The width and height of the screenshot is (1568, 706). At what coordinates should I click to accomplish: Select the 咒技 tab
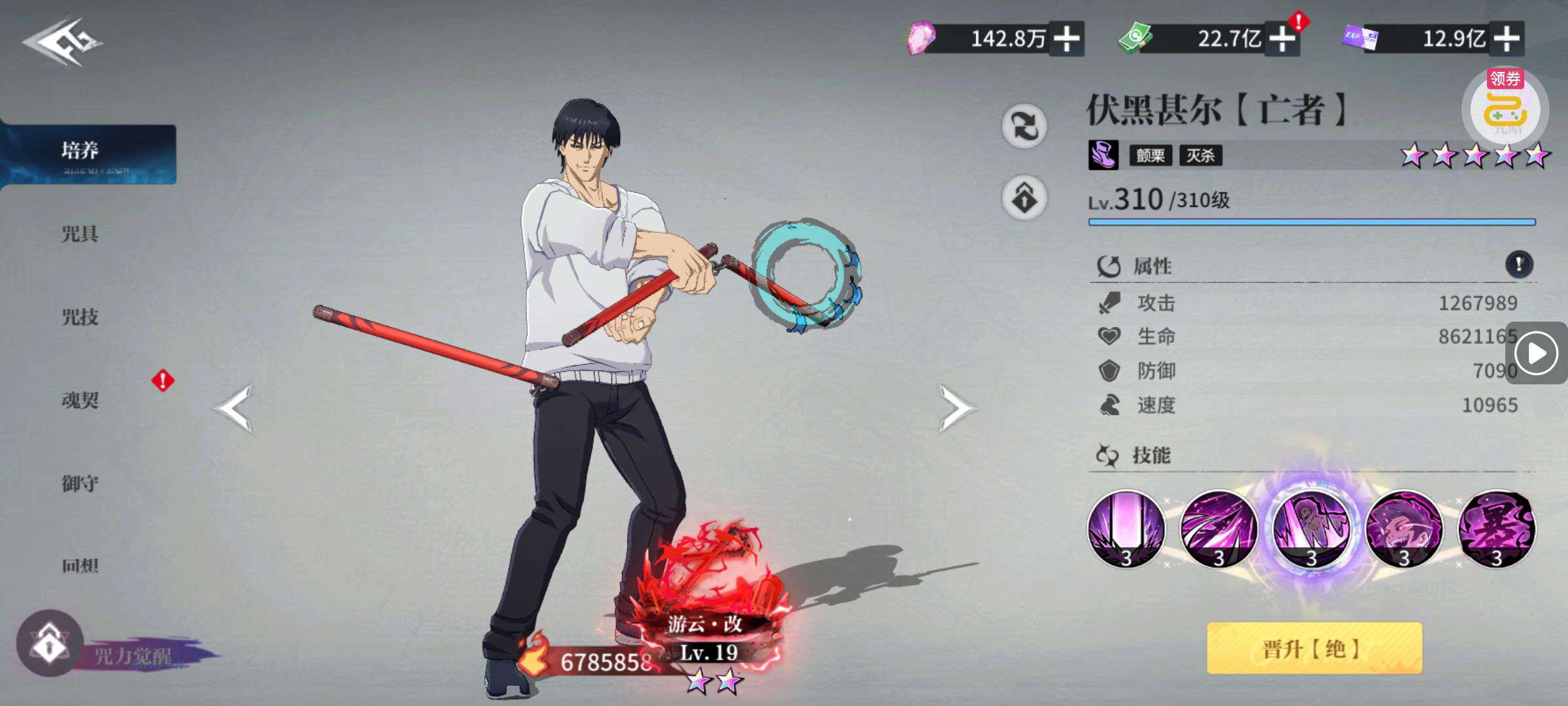(x=80, y=317)
